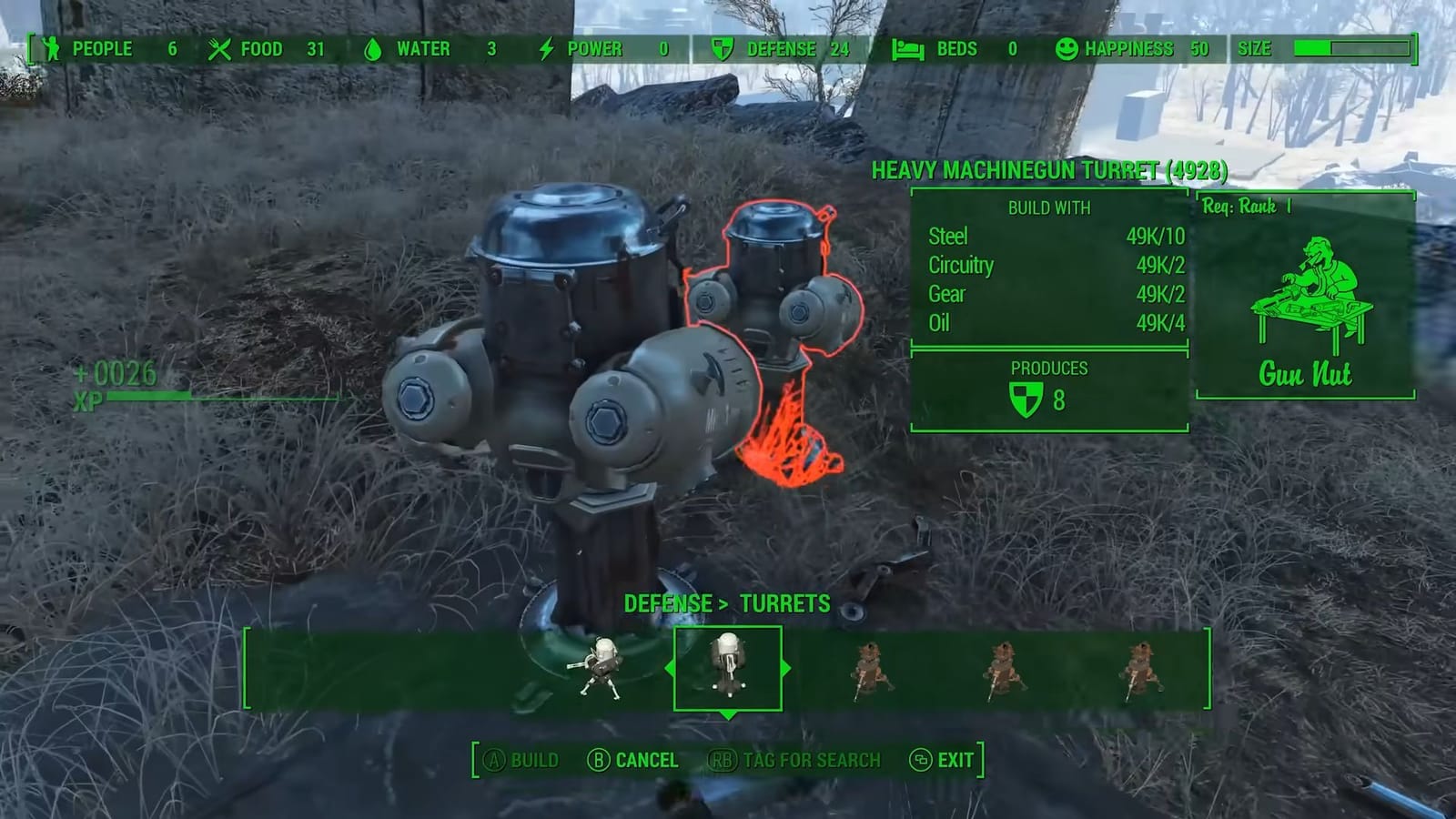Image resolution: width=1456 pixels, height=819 pixels.
Task: Click the shield icon under Produces
Action: [x=1029, y=398]
